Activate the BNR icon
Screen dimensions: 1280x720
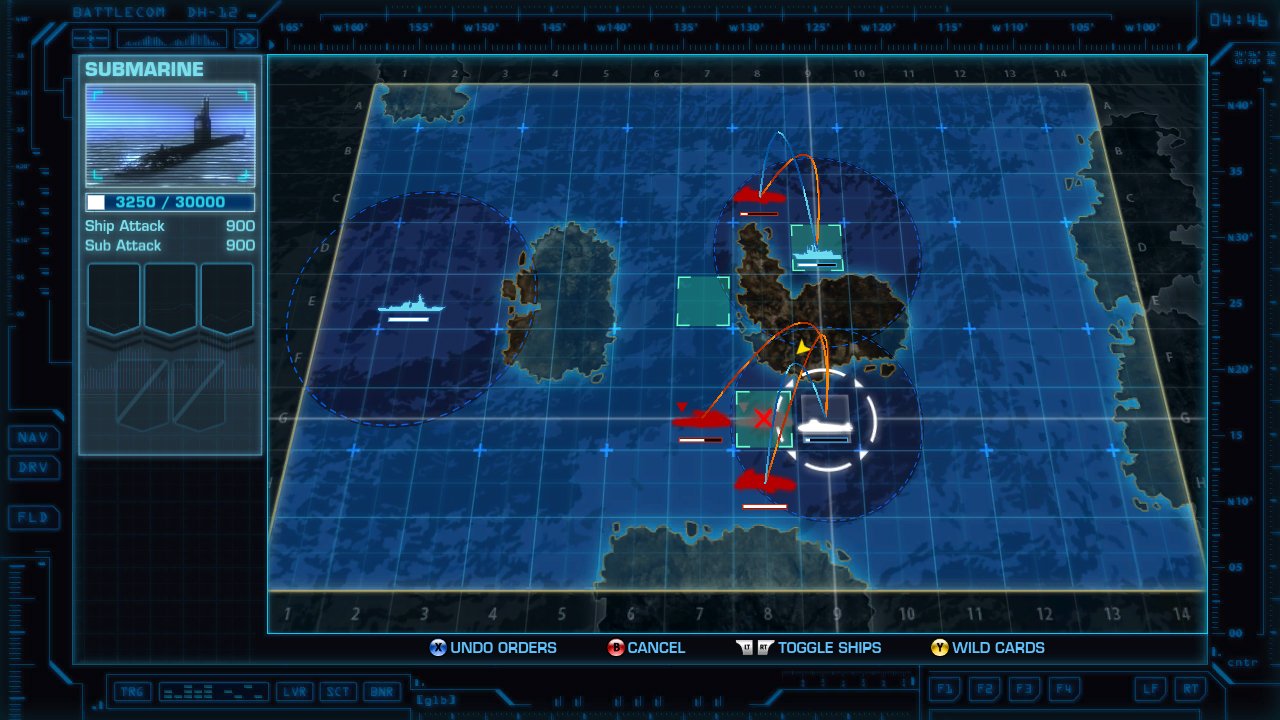pyautogui.click(x=381, y=691)
